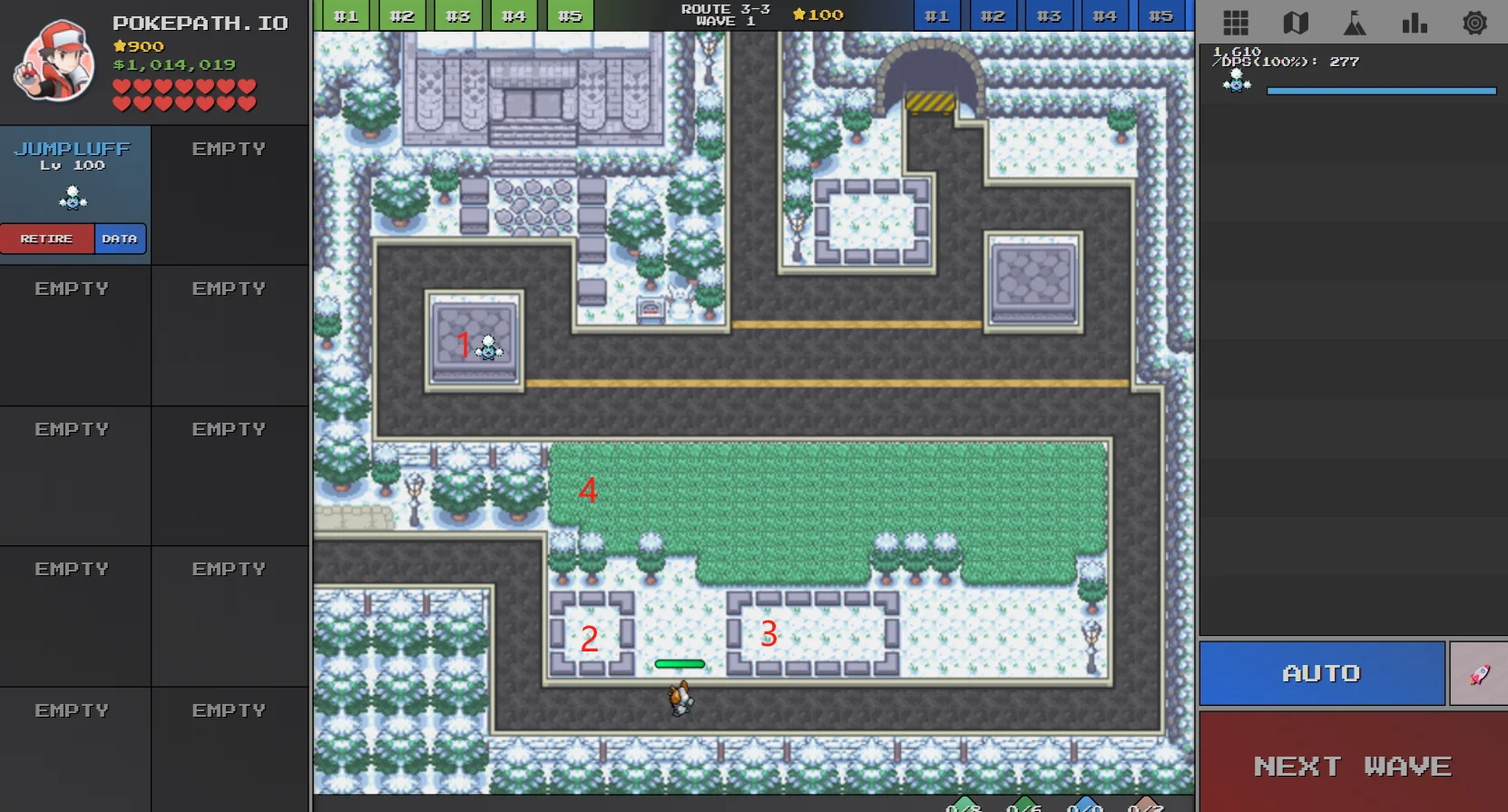This screenshot has width=1508, height=812.
Task: Choose green tab #5
Action: 569,15
